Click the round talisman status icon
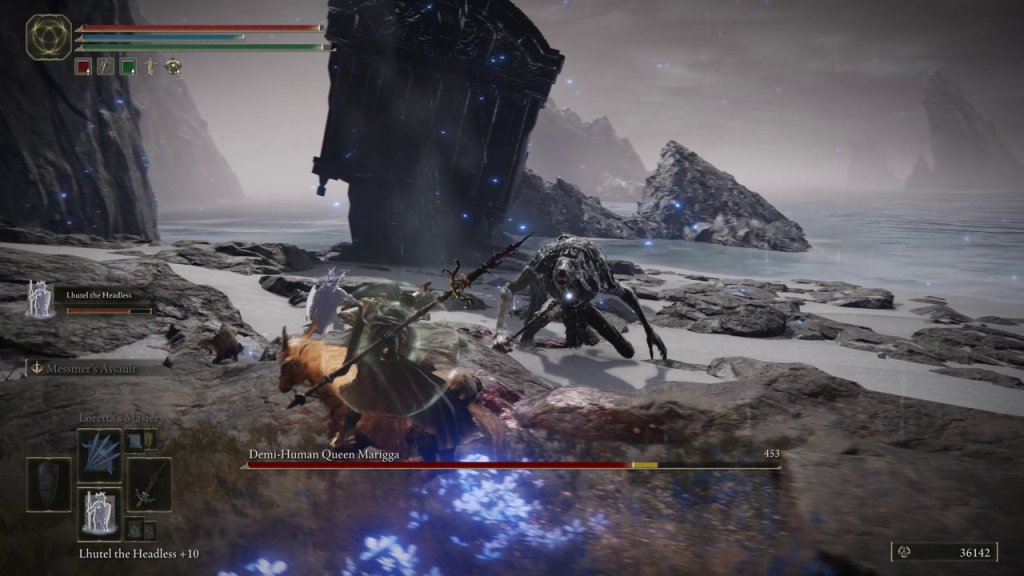This screenshot has width=1024, height=576. point(172,67)
